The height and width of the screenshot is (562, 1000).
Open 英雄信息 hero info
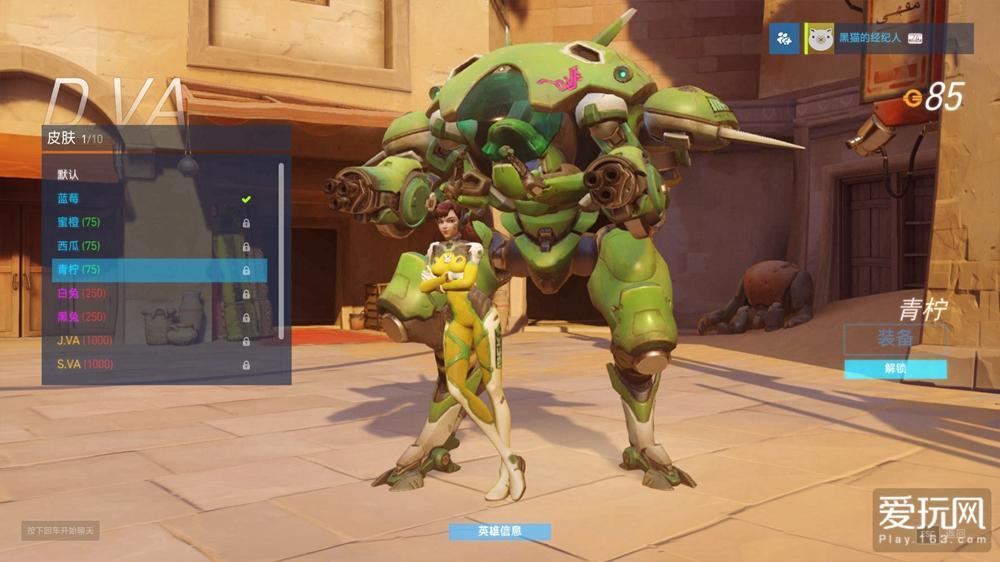(499, 531)
